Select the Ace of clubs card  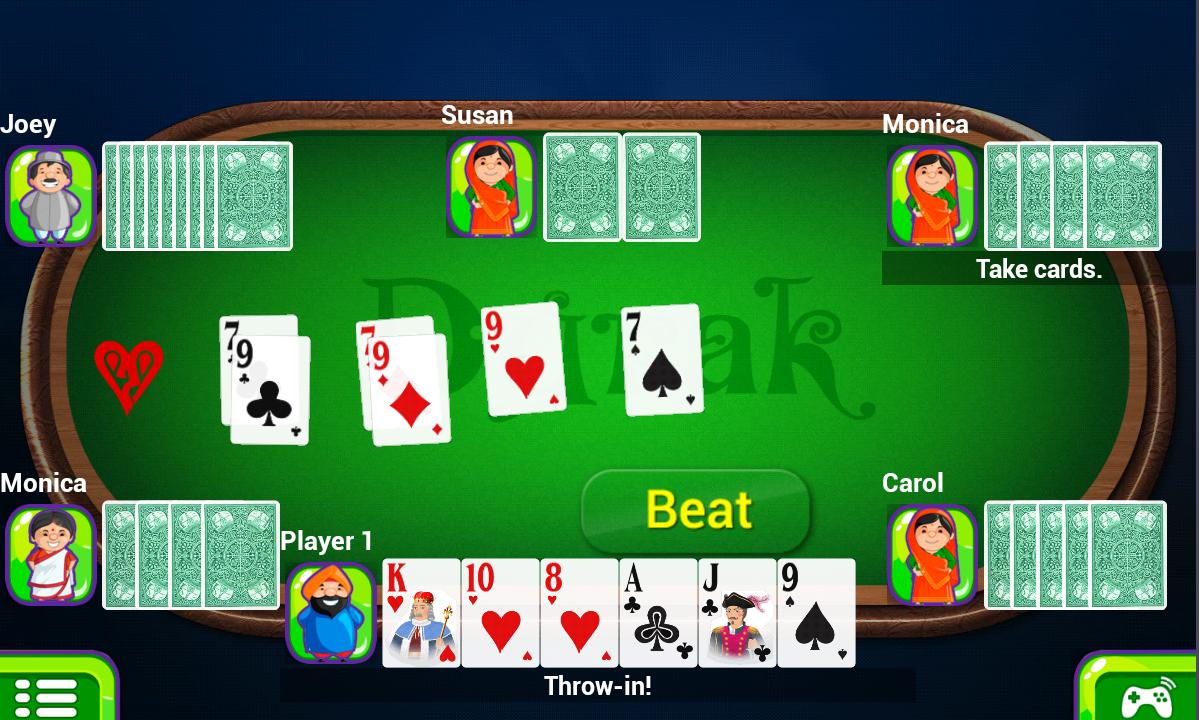click(658, 613)
